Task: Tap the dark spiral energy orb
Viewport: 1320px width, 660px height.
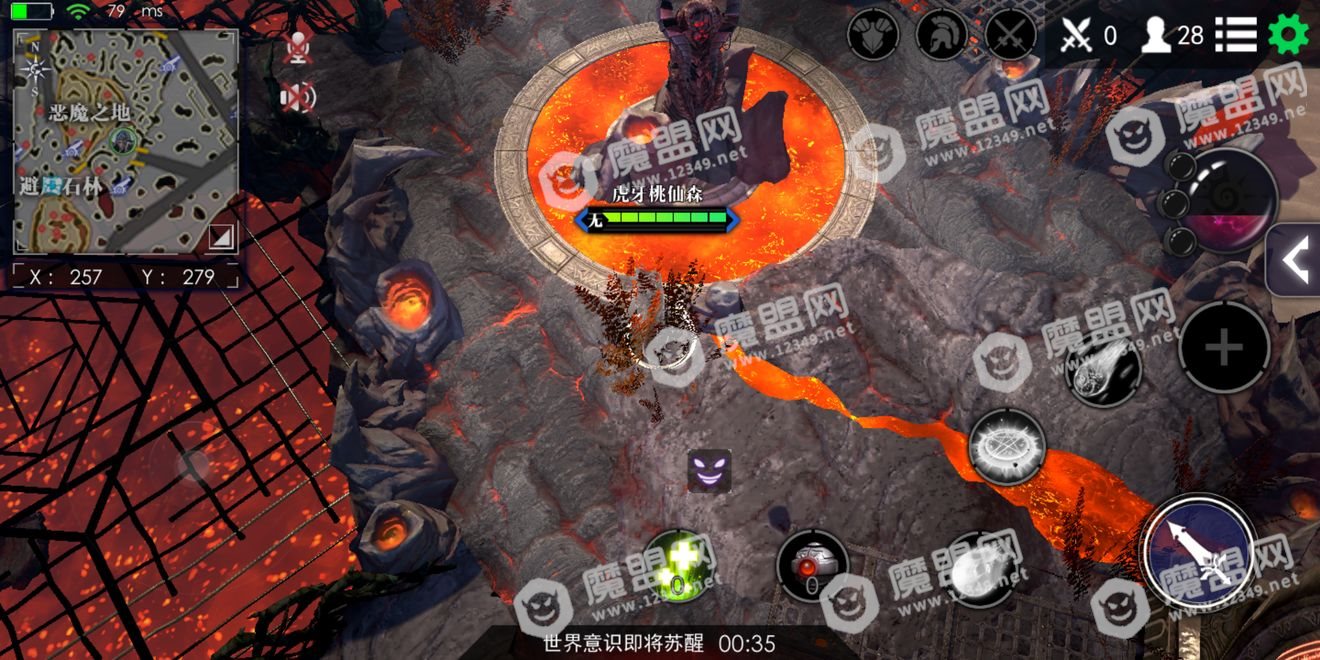Action: 1230,200
